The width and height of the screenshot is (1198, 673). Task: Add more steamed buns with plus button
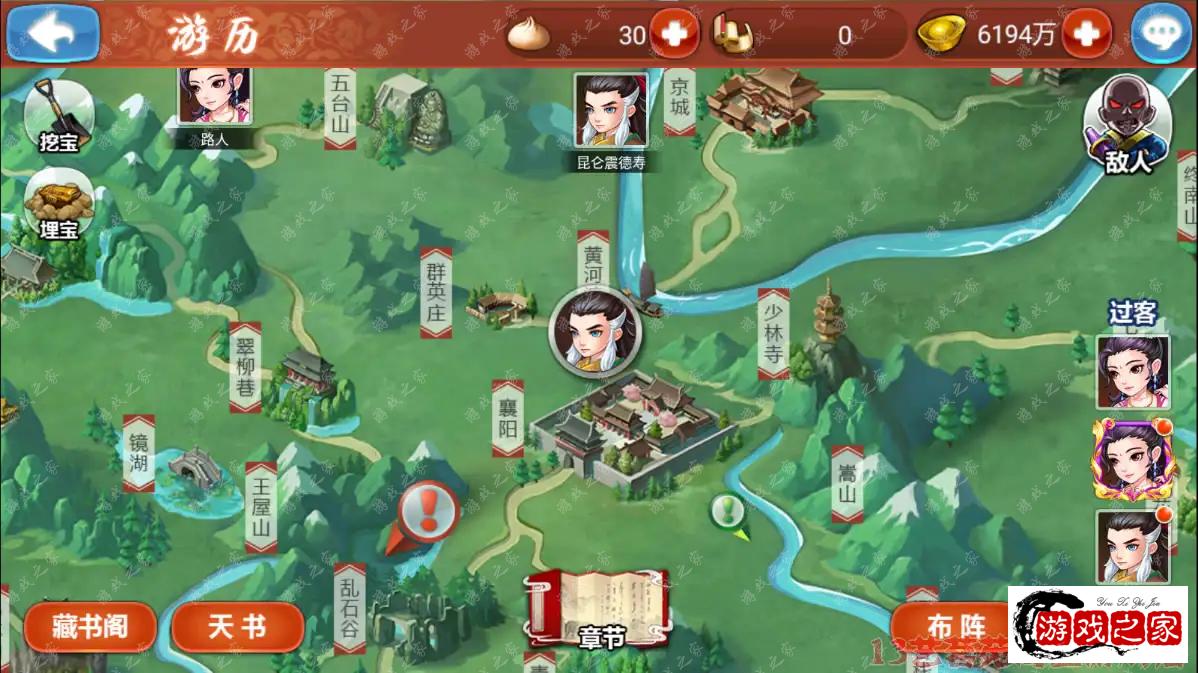tap(674, 35)
